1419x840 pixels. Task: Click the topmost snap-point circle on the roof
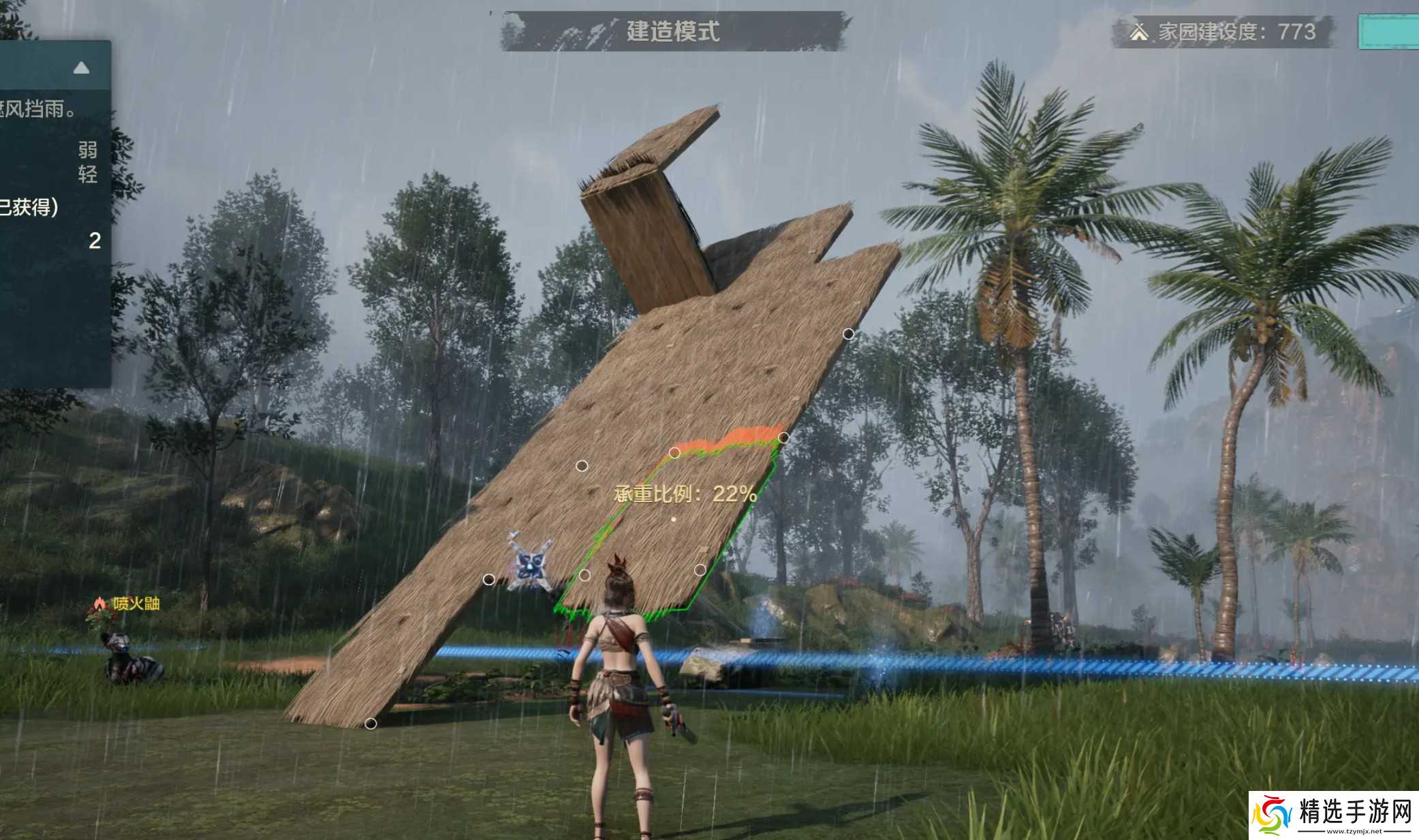pyautogui.click(x=848, y=332)
